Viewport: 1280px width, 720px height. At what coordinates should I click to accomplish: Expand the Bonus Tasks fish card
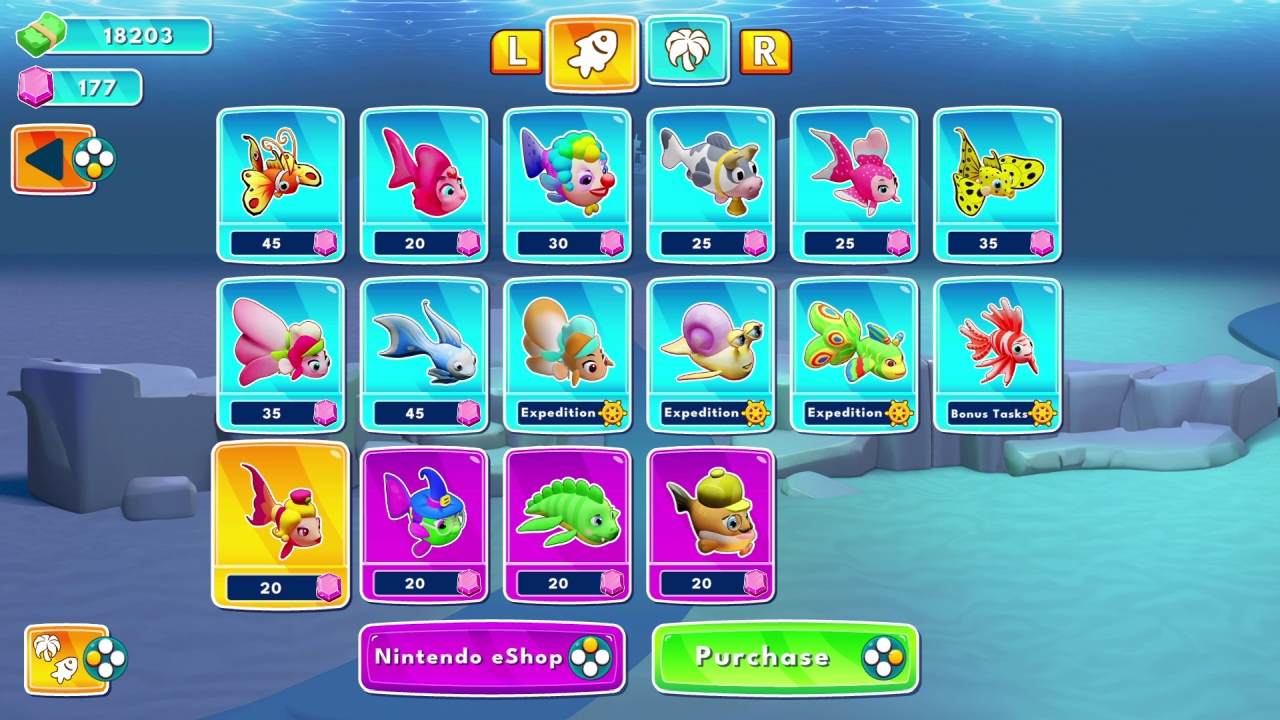point(997,353)
